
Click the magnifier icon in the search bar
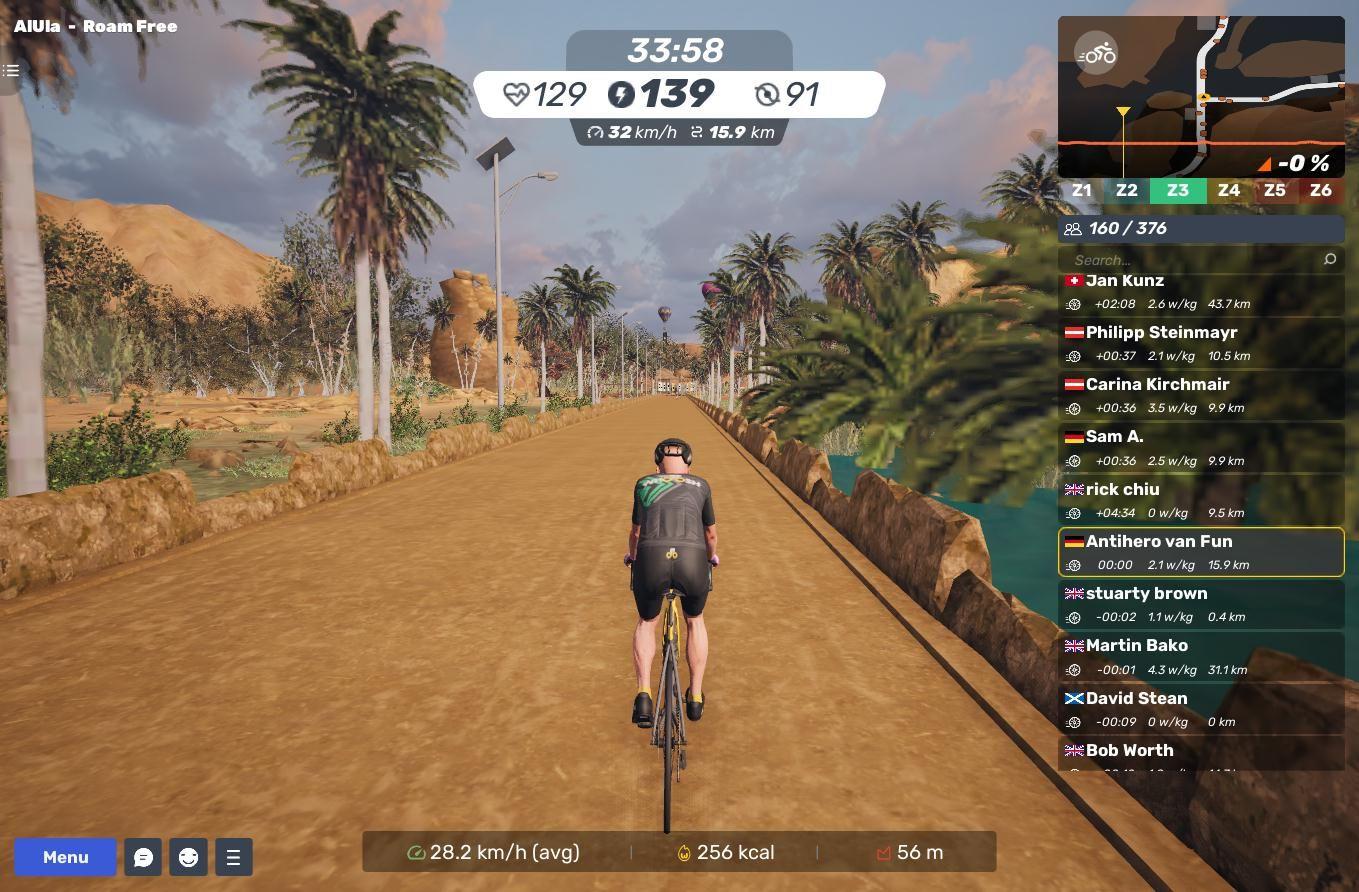[x=1329, y=260]
